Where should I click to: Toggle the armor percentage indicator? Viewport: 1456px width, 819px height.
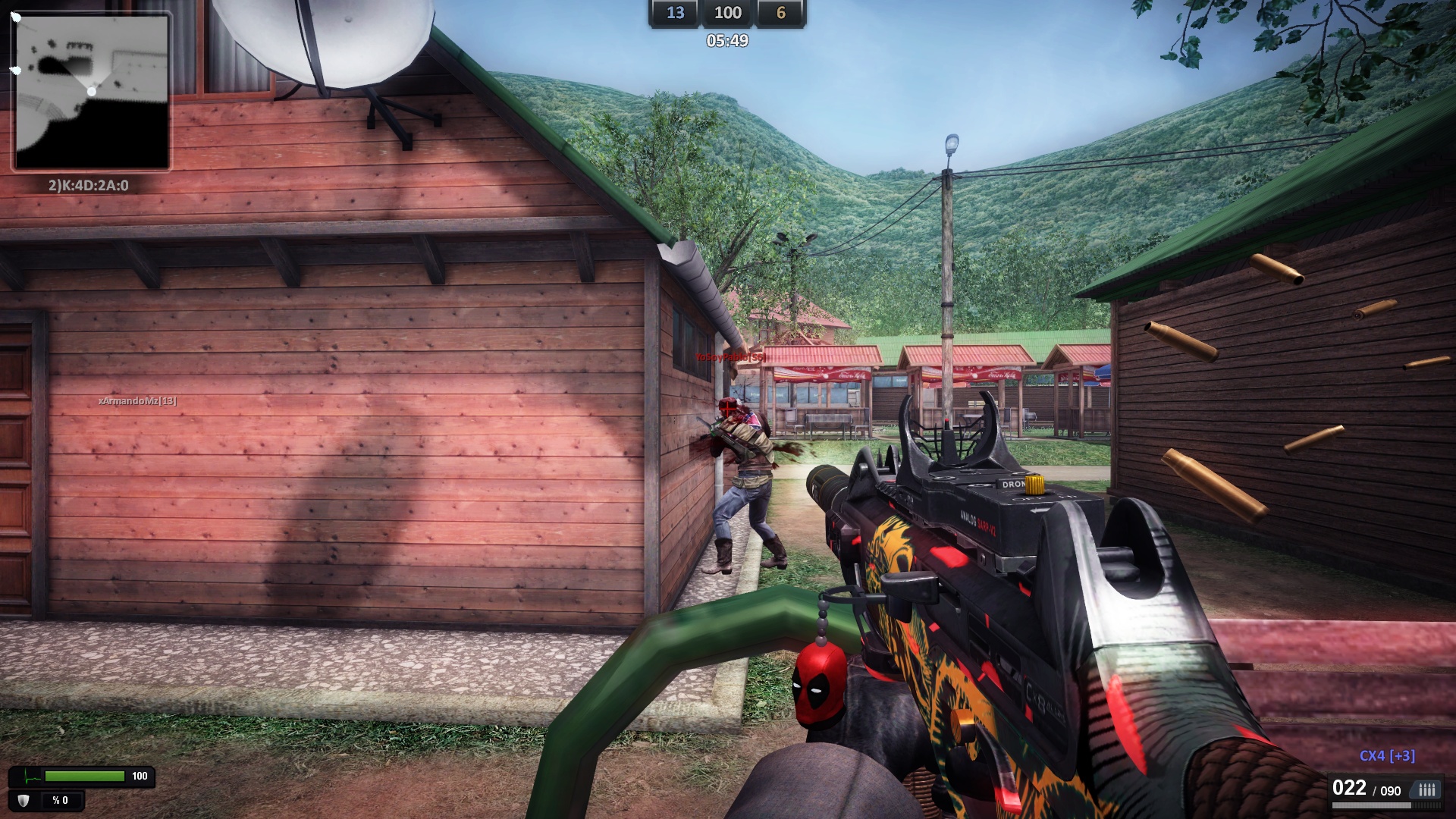pos(59,801)
